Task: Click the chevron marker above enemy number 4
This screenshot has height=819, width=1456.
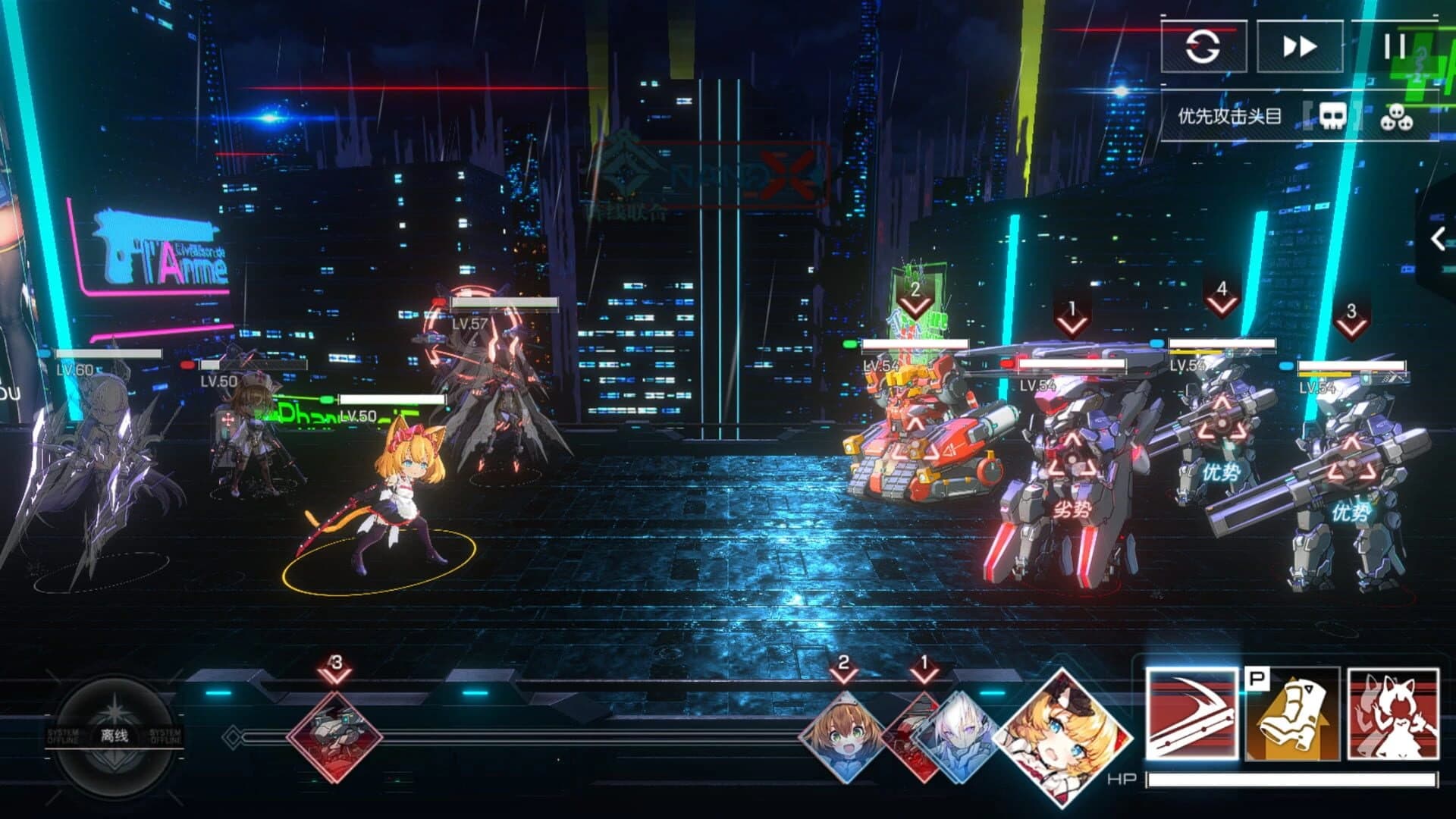Action: tap(1222, 298)
